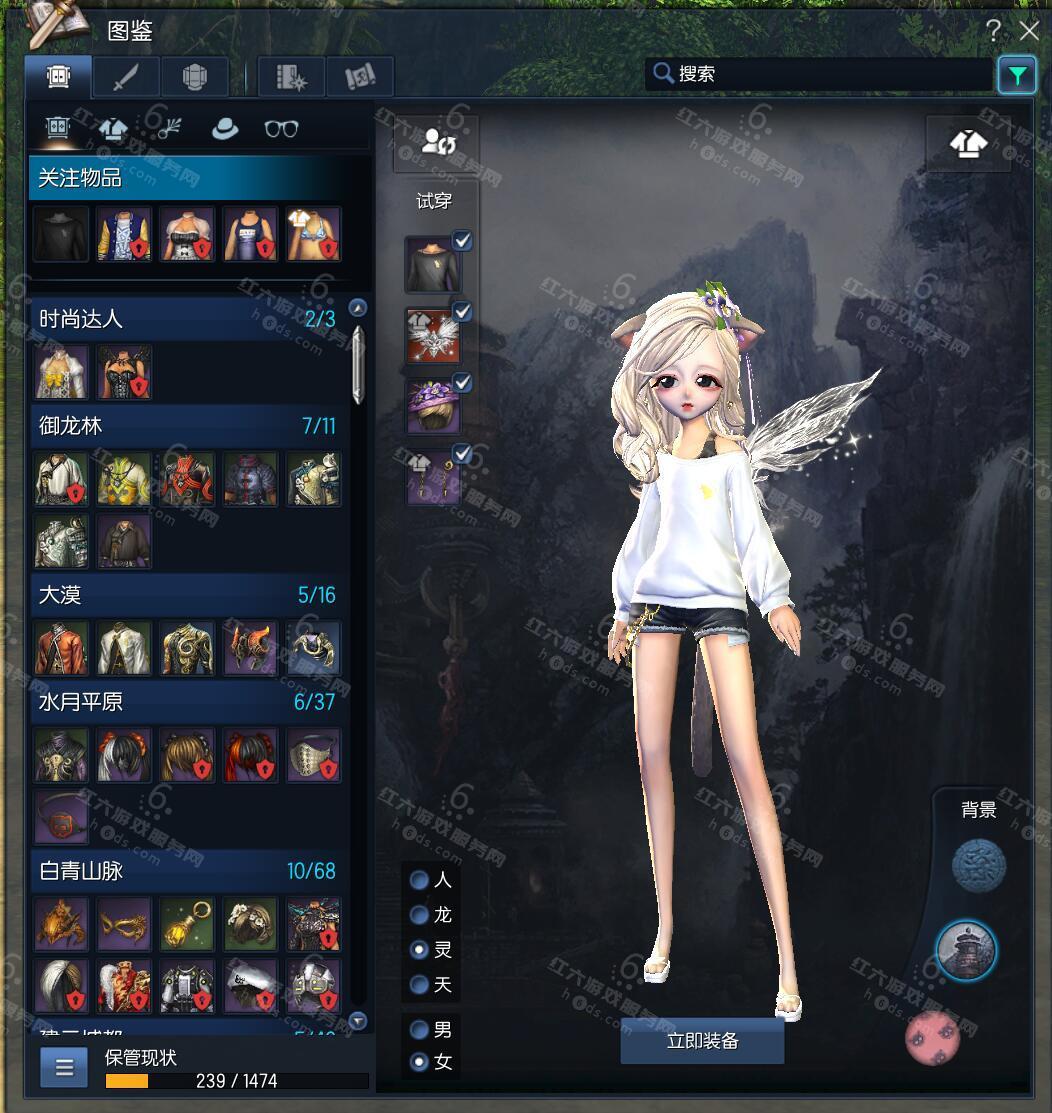The width and height of the screenshot is (1052, 1113).
Task: Expand the 白青山脉 collection header
Action: pos(187,871)
